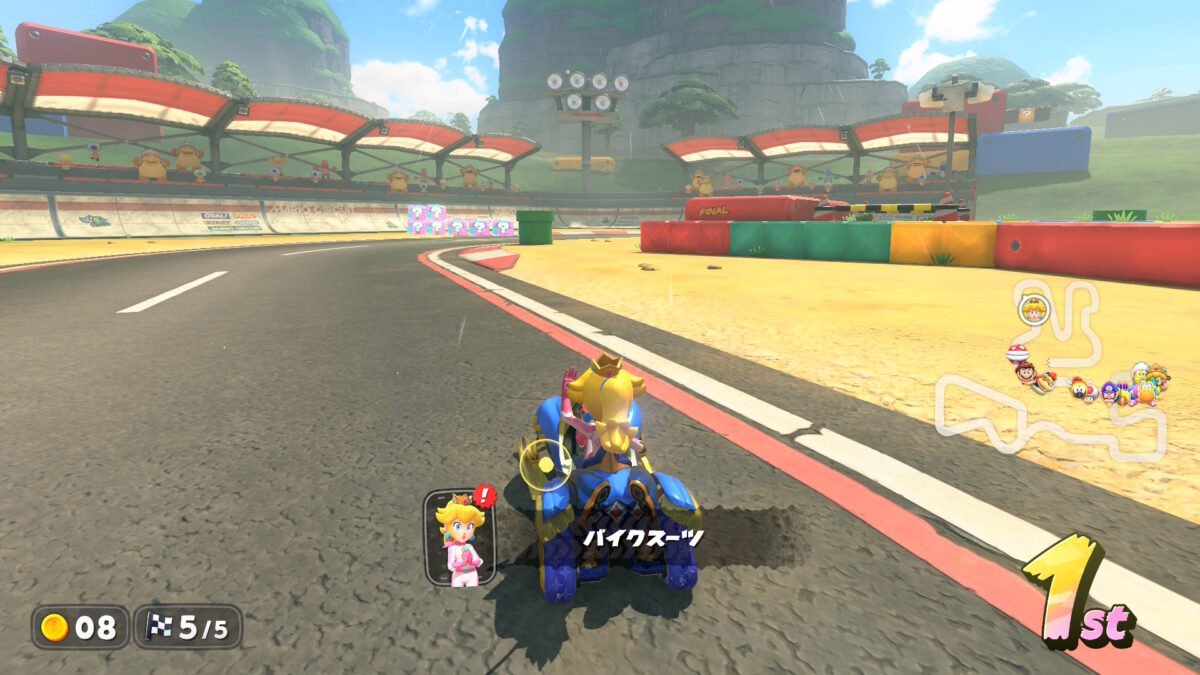Click Peach's head marker on the minimap

[1032, 311]
